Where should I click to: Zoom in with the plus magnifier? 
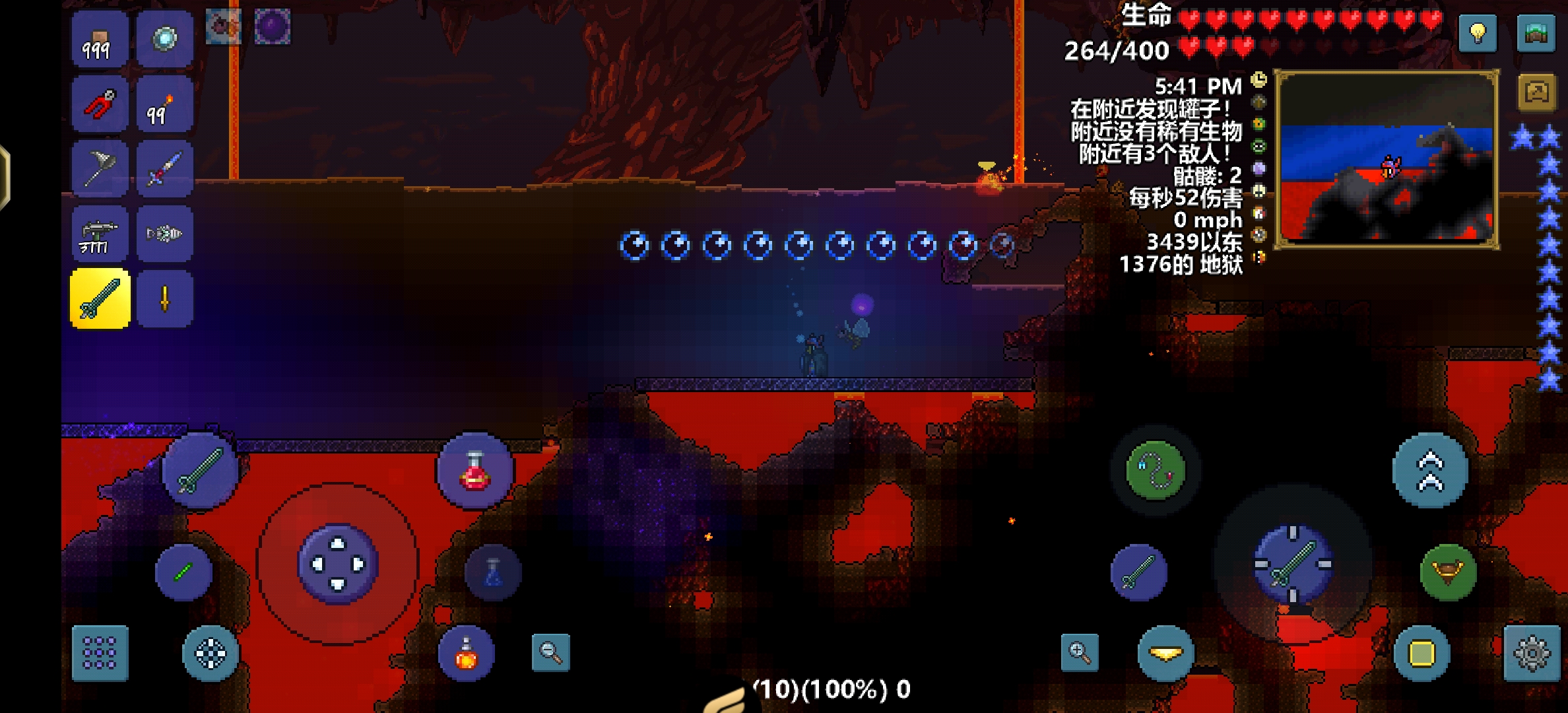click(x=1080, y=653)
